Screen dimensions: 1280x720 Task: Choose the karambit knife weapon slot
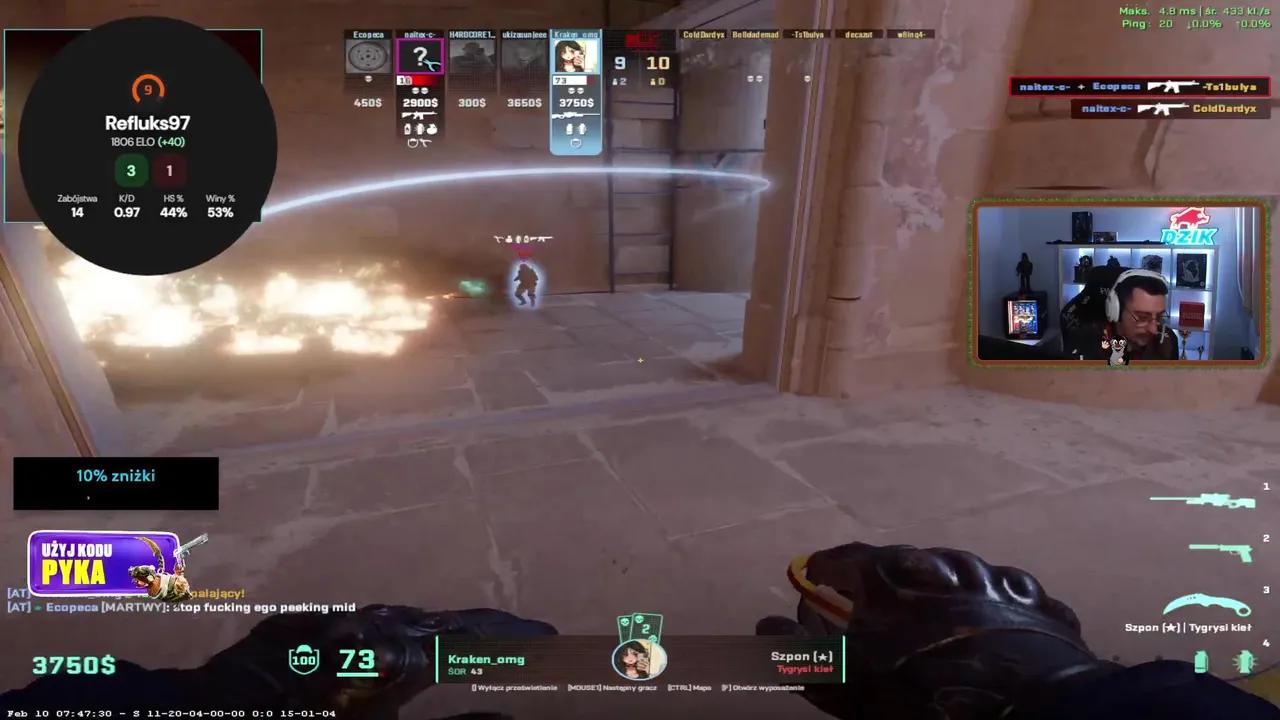click(x=1208, y=604)
